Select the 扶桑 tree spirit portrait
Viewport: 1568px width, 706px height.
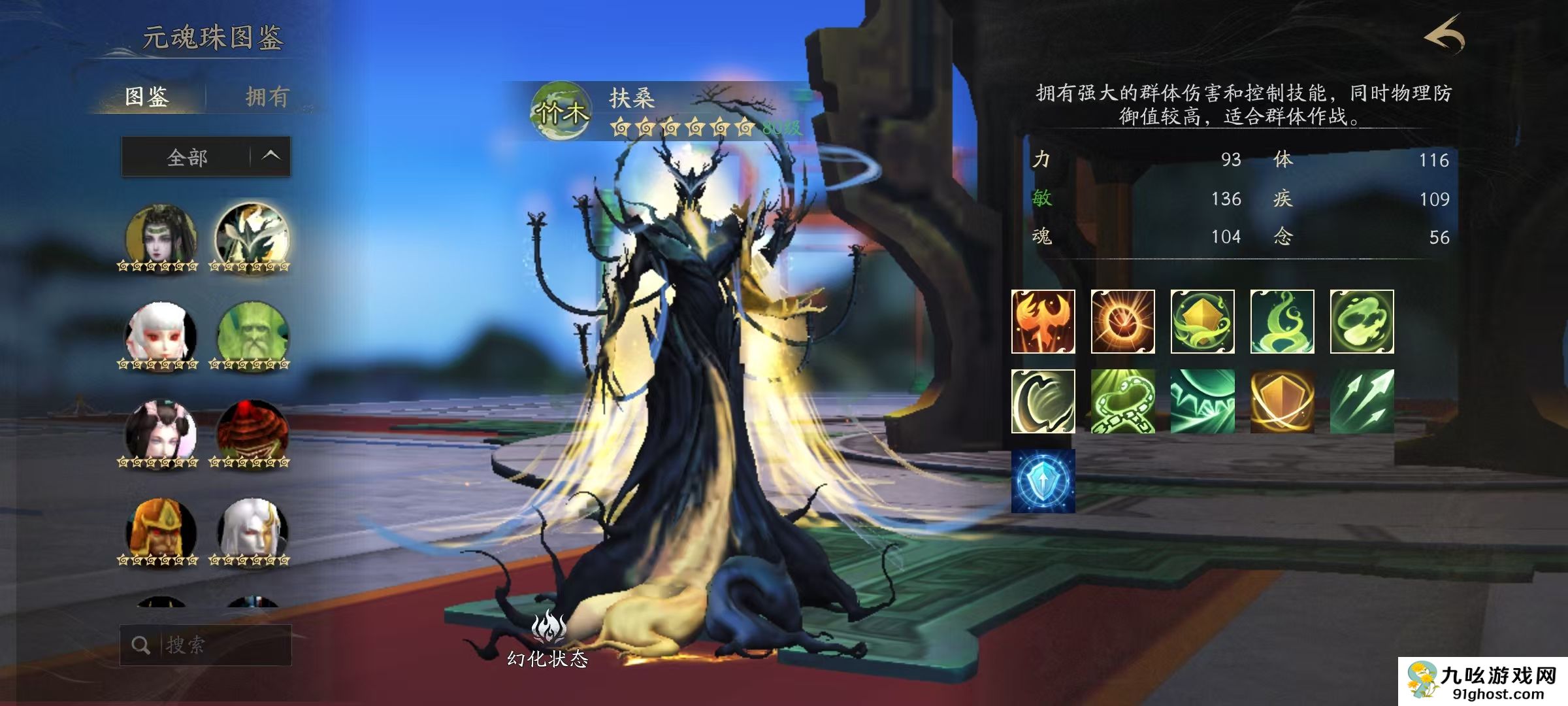pyautogui.click(x=252, y=237)
